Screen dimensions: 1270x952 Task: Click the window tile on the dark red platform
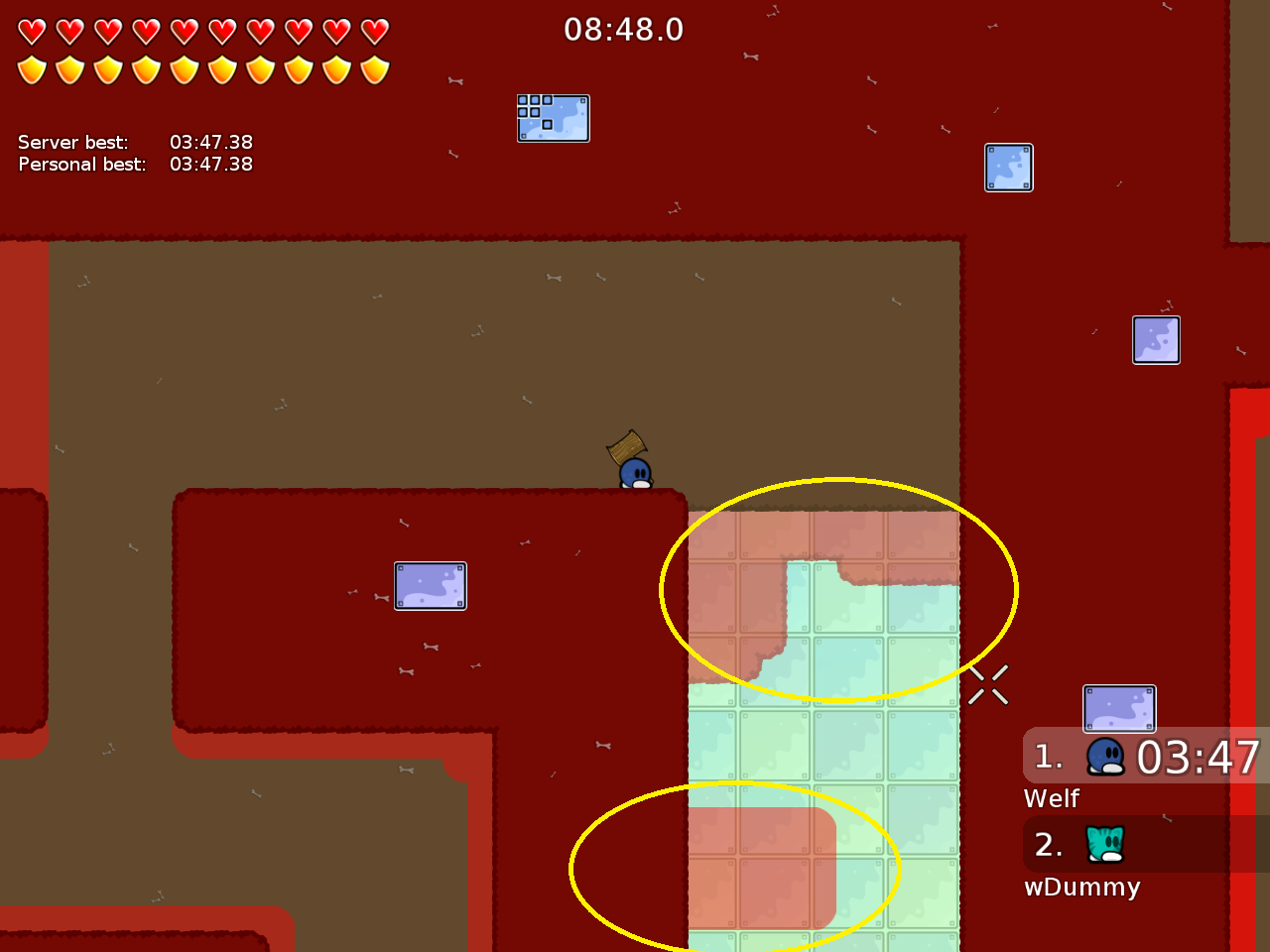pyautogui.click(x=430, y=585)
